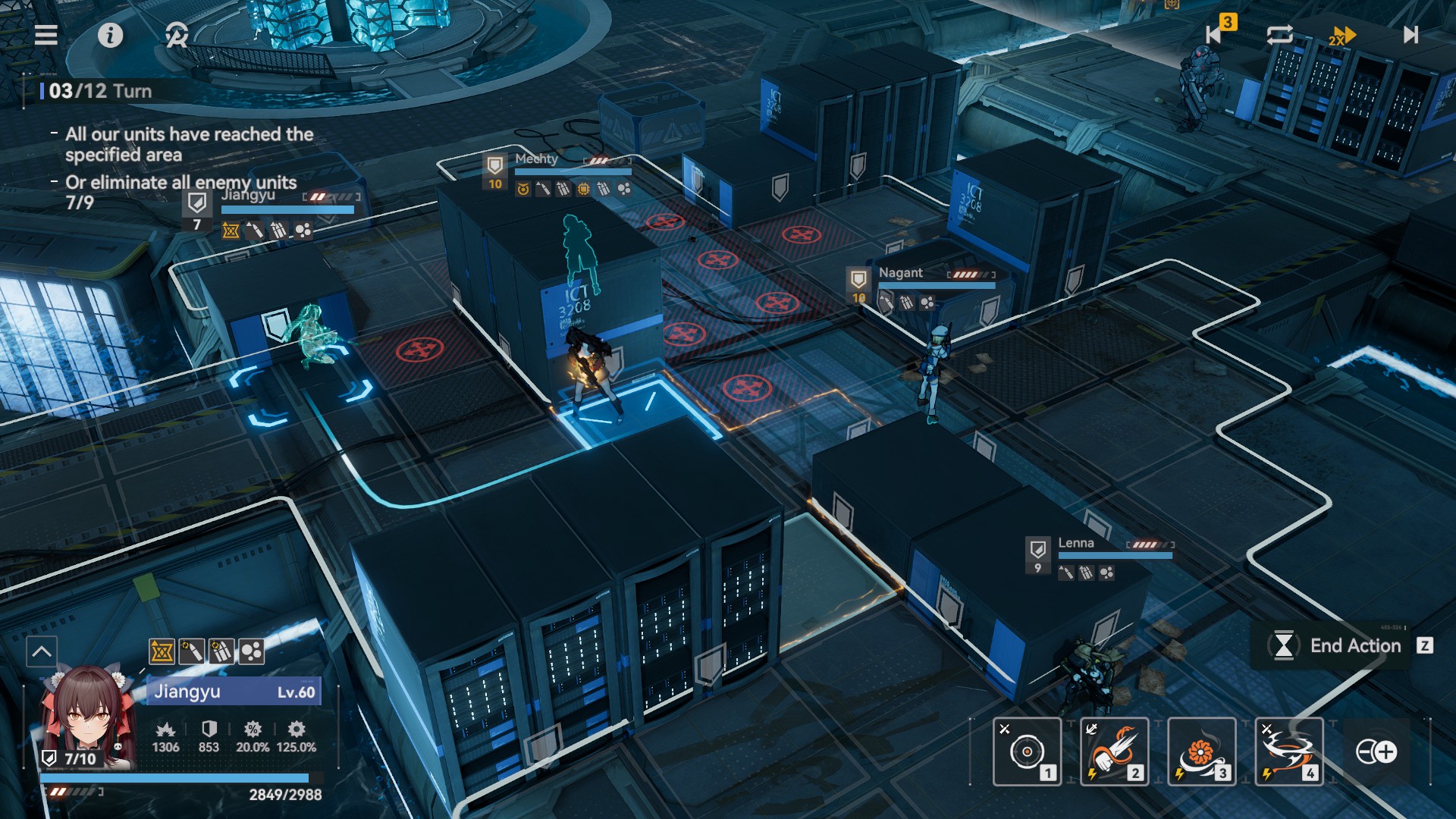Select the basic attack crosshair skill
The width and height of the screenshot is (1456, 819).
coord(1027,752)
